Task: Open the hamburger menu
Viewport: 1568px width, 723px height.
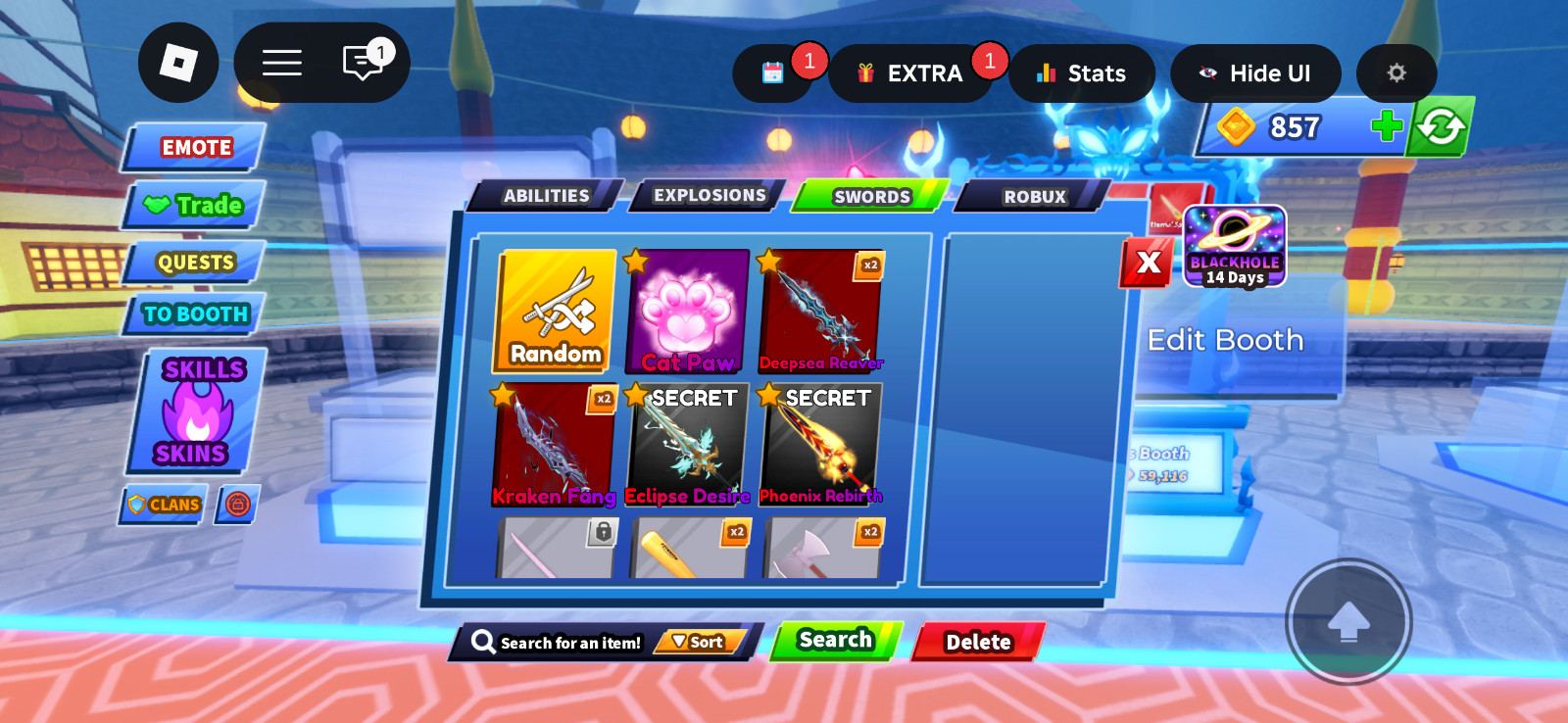Action: coord(281,62)
